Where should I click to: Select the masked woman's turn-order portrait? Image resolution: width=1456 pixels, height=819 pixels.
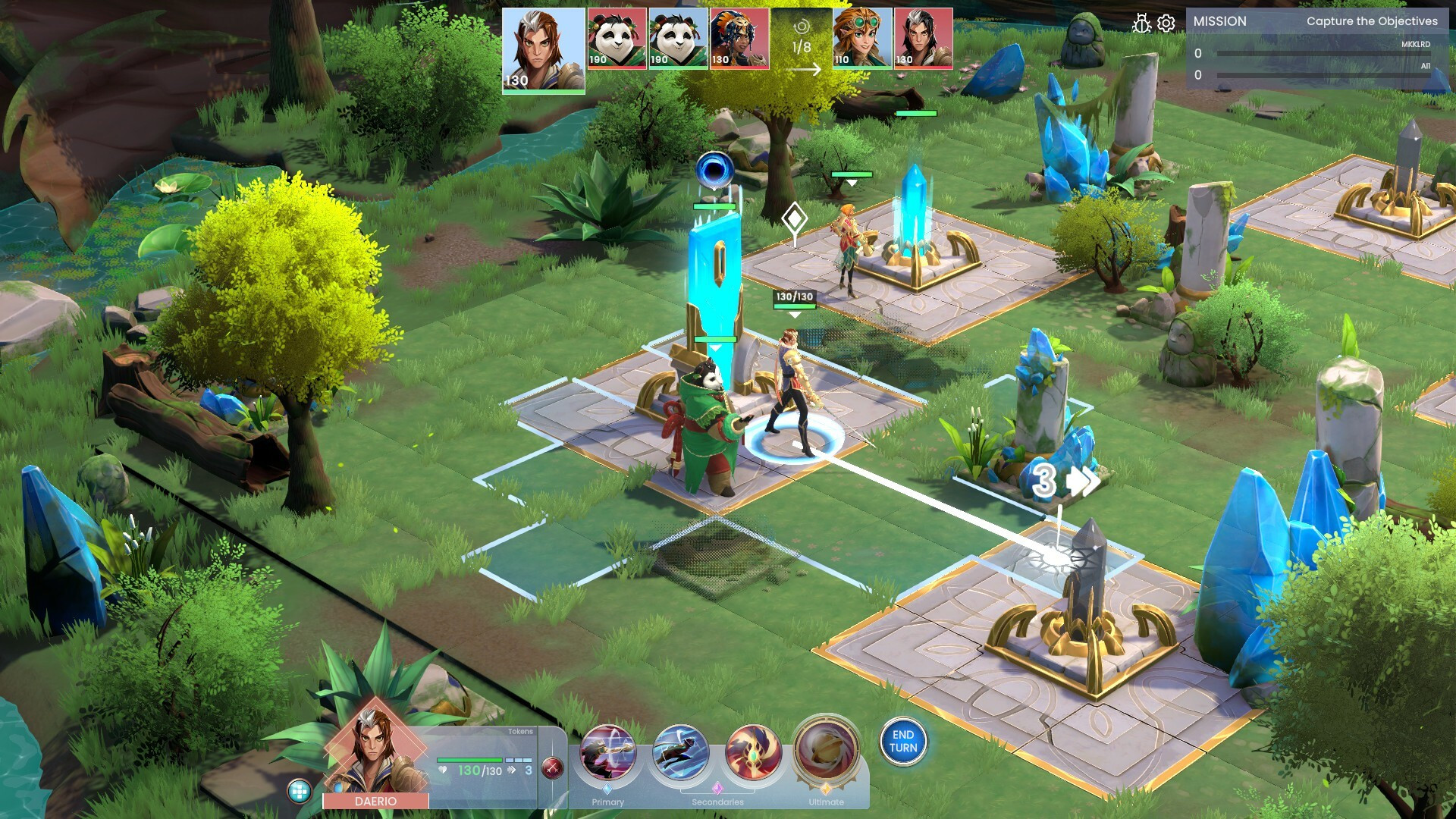pos(739,39)
